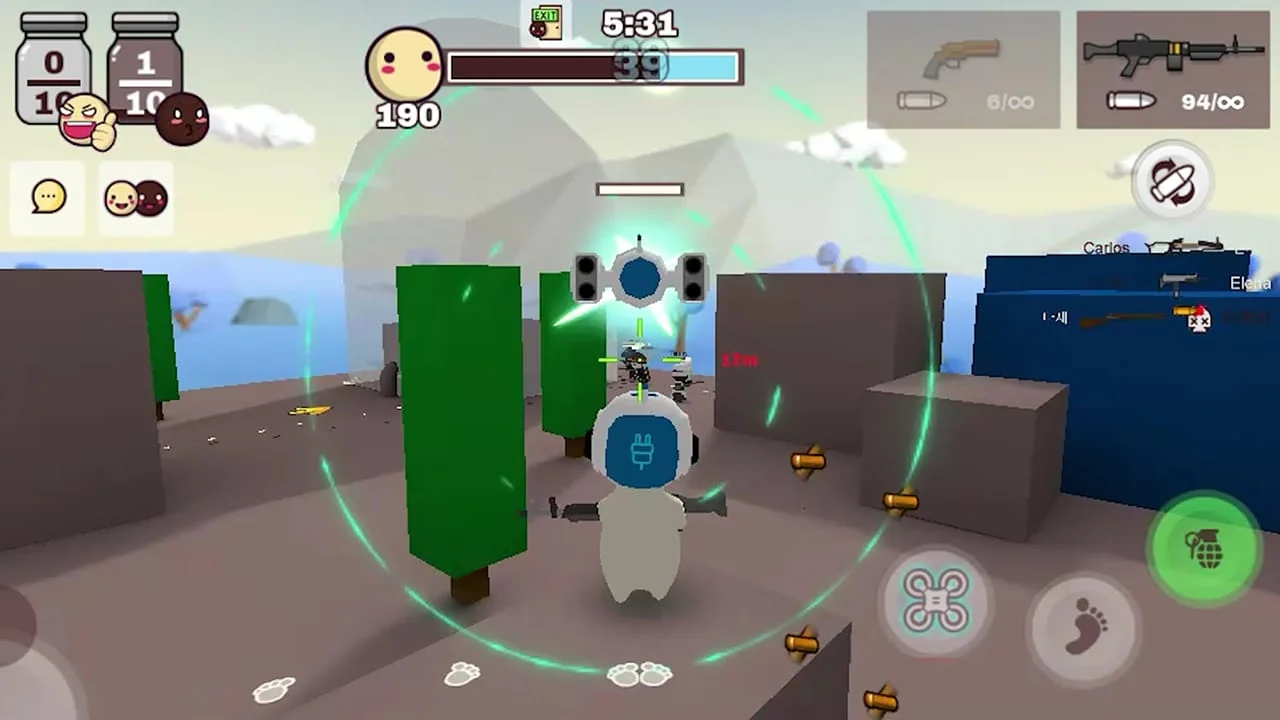Viewport: 1280px width, 720px height.
Task: Tap the reload bullet icon
Action: pos(1174,182)
